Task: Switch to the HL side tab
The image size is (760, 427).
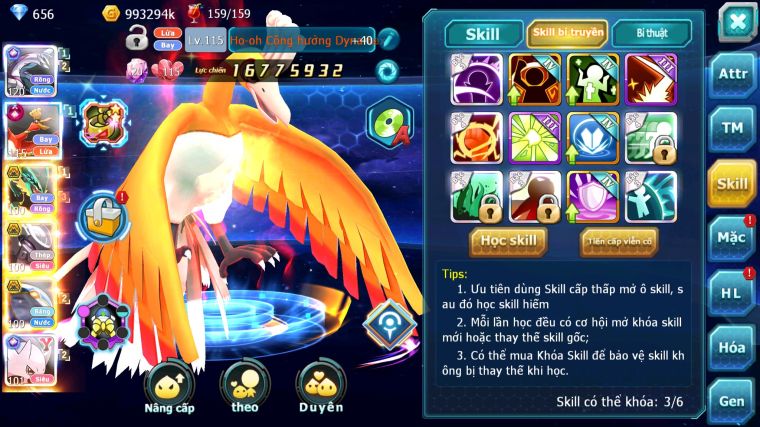Action: [732, 293]
